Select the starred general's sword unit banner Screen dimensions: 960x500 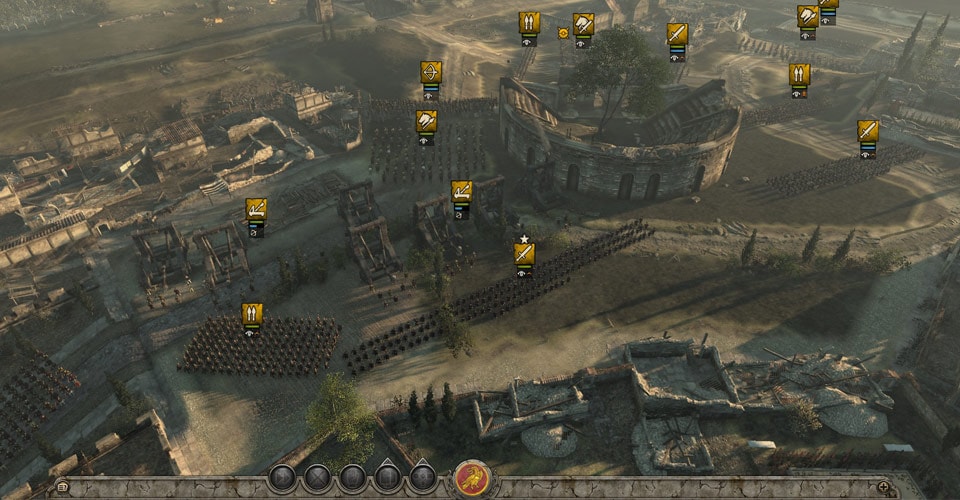pos(524,254)
